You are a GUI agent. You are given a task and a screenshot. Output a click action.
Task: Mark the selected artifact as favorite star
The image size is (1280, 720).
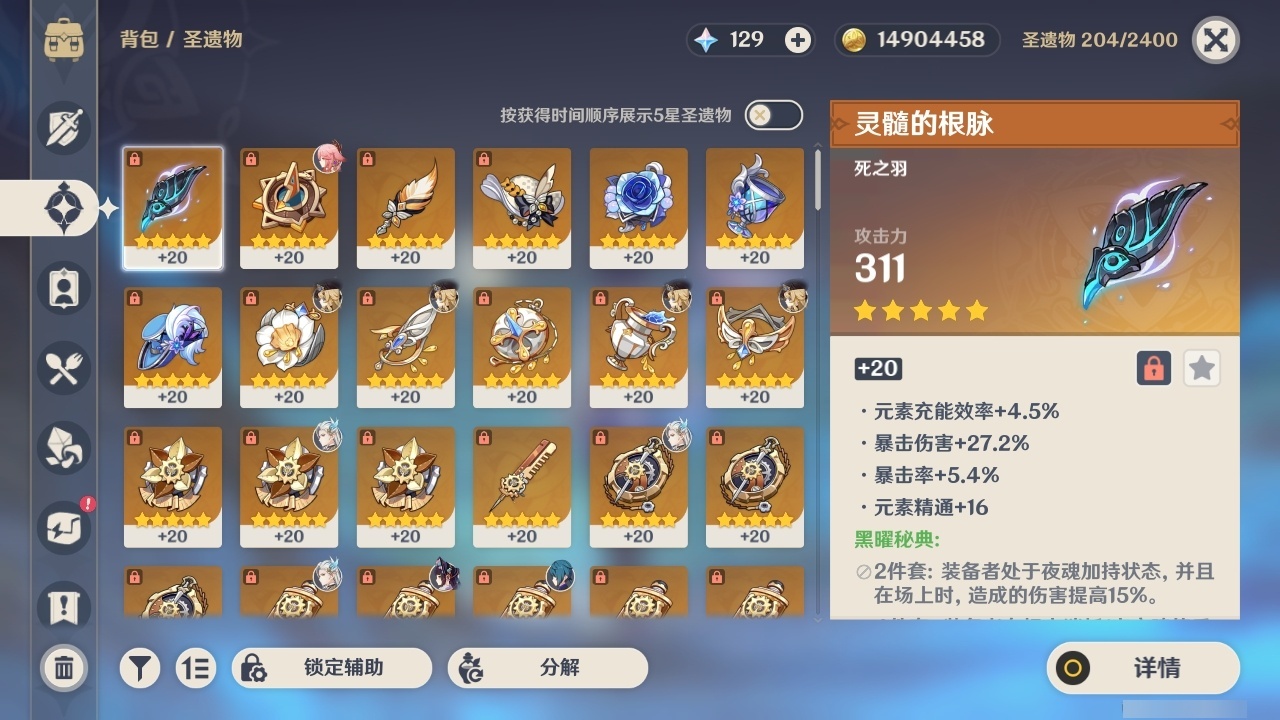coord(1201,368)
